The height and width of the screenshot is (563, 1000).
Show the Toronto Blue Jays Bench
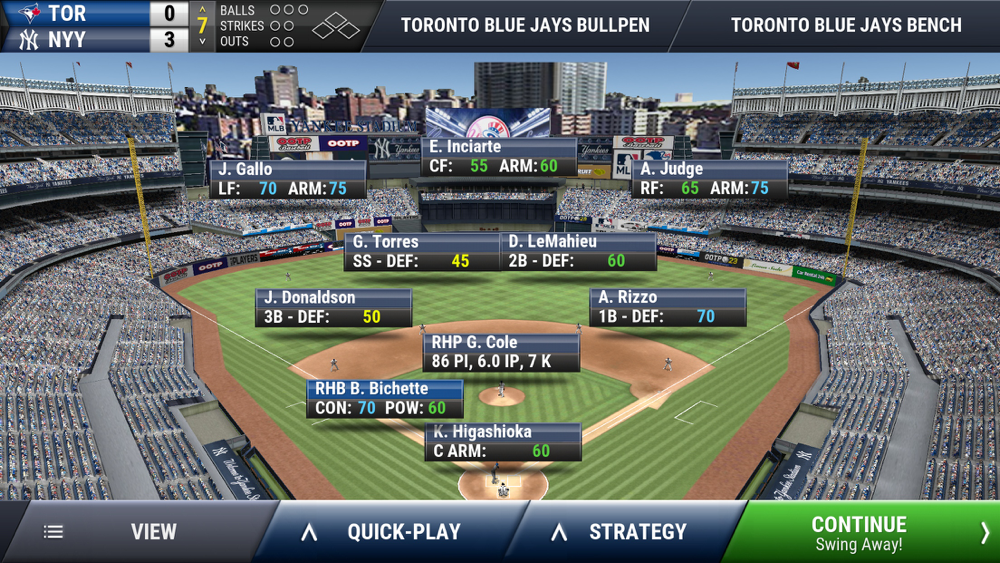pyautogui.click(x=845, y=25)
